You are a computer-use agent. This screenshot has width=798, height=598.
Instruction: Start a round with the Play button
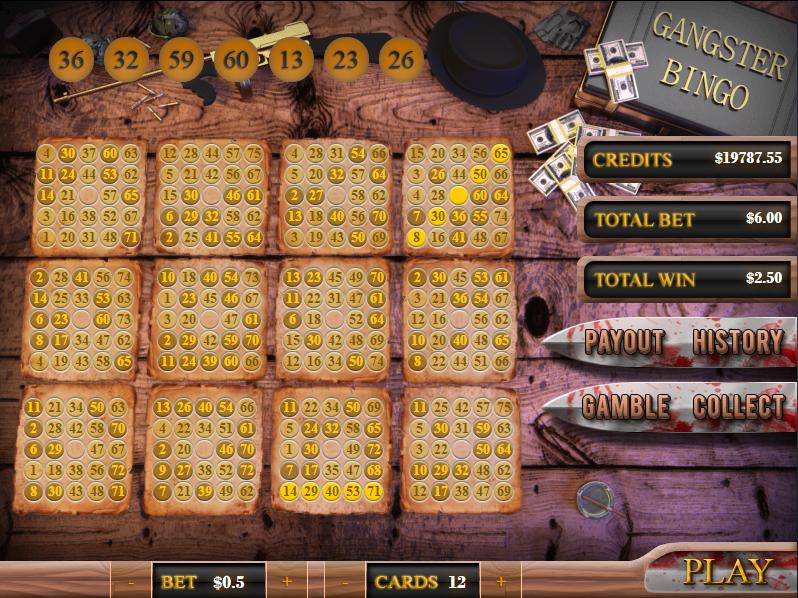(x=728, y=572)
